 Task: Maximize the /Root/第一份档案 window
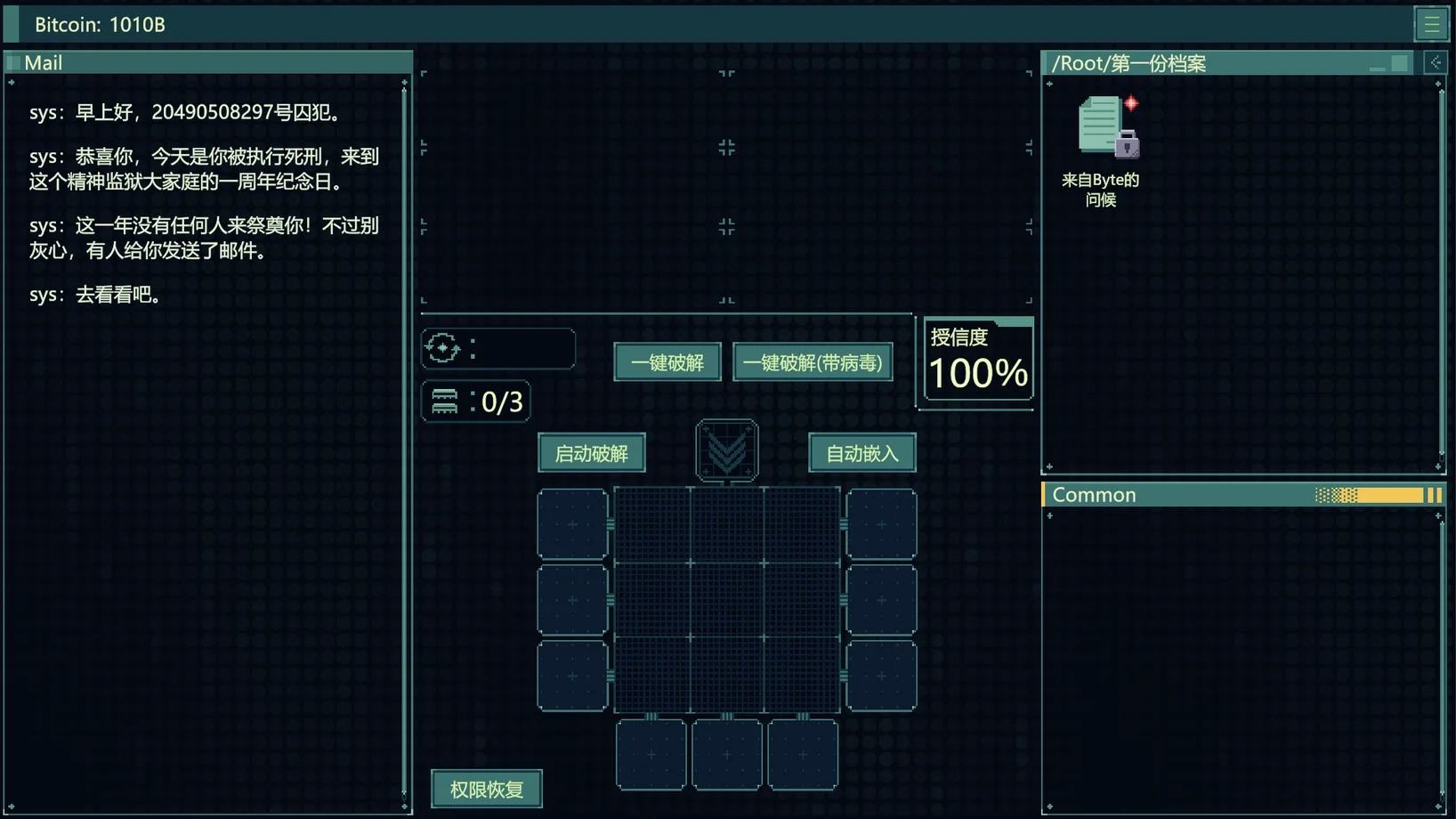pyautogui.click(x=1400, y=63)
